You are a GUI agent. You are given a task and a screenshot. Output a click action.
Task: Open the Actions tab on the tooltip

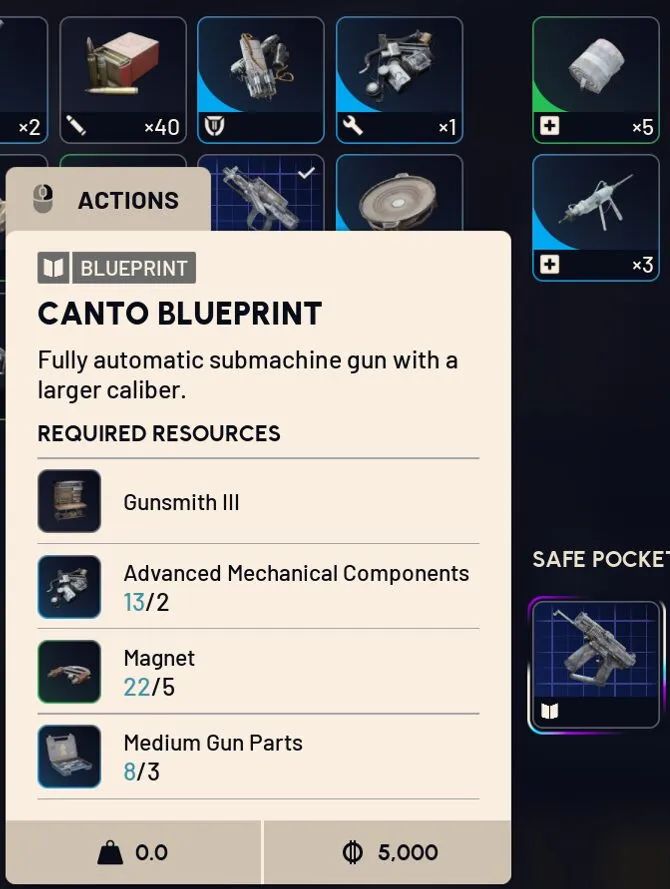coord(108,200)
